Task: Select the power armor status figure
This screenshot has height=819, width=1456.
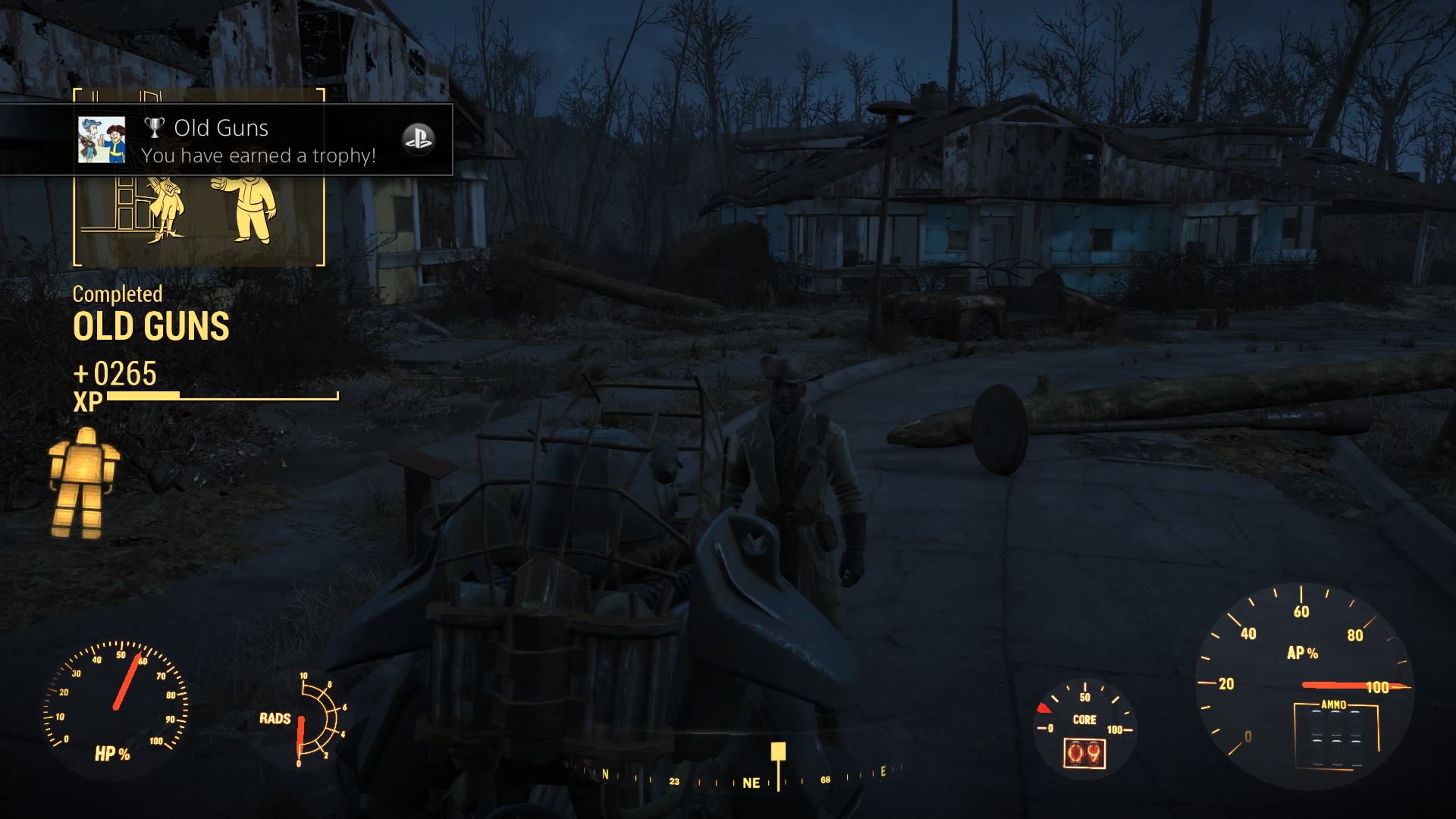Action: point(82,483)
